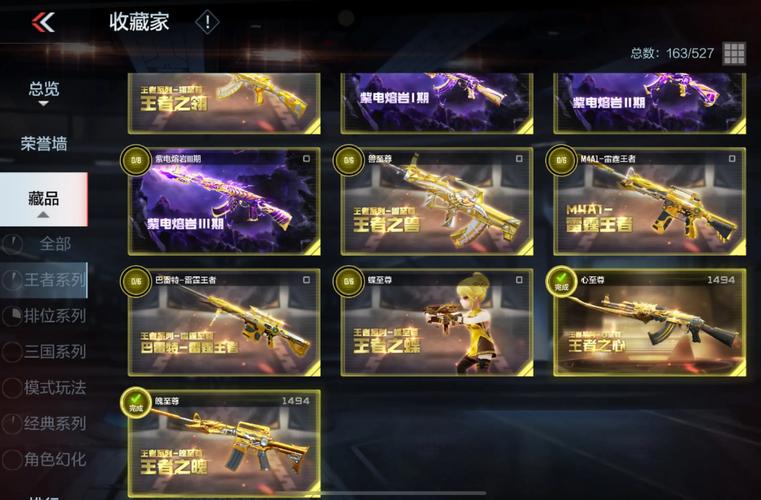The image size is (761, 500).
Task: Switch to the 荣誉墙 tab
Action: tap(43, 143)
